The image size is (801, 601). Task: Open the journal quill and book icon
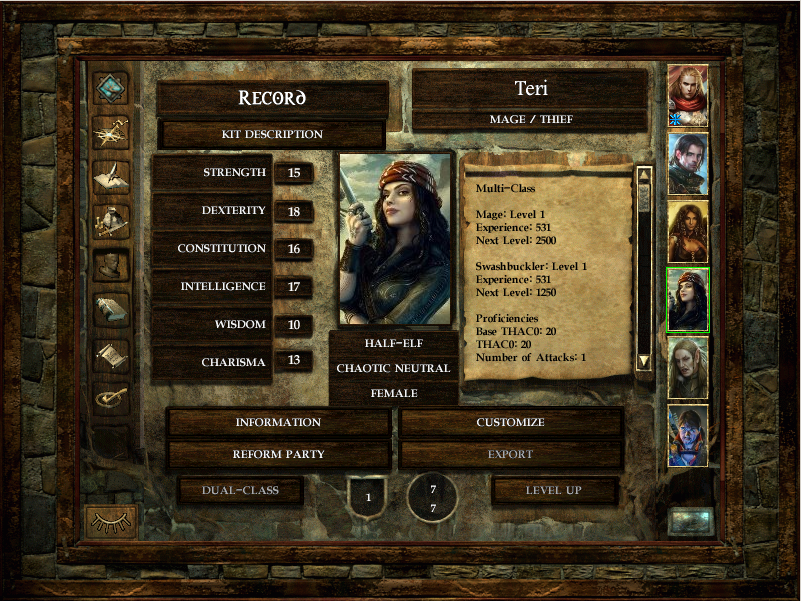coord(110,176)
